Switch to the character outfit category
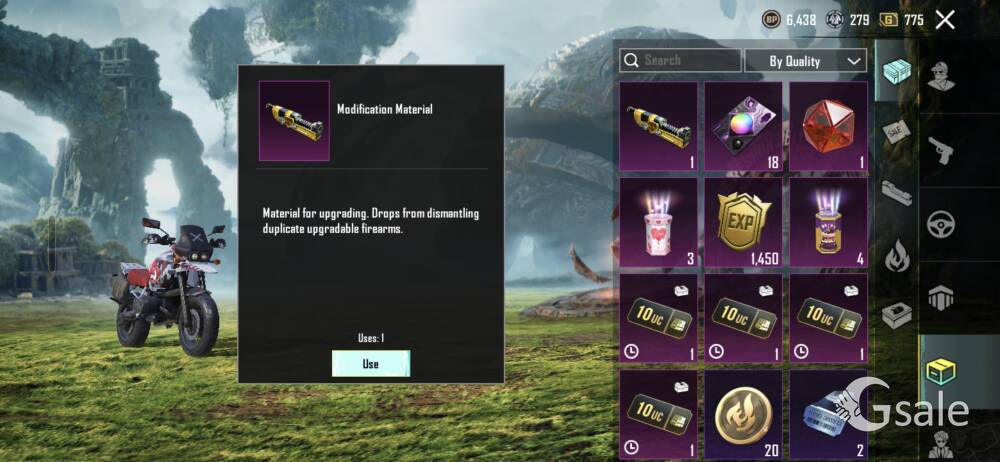1000x462 pixels. pos(941,76)
